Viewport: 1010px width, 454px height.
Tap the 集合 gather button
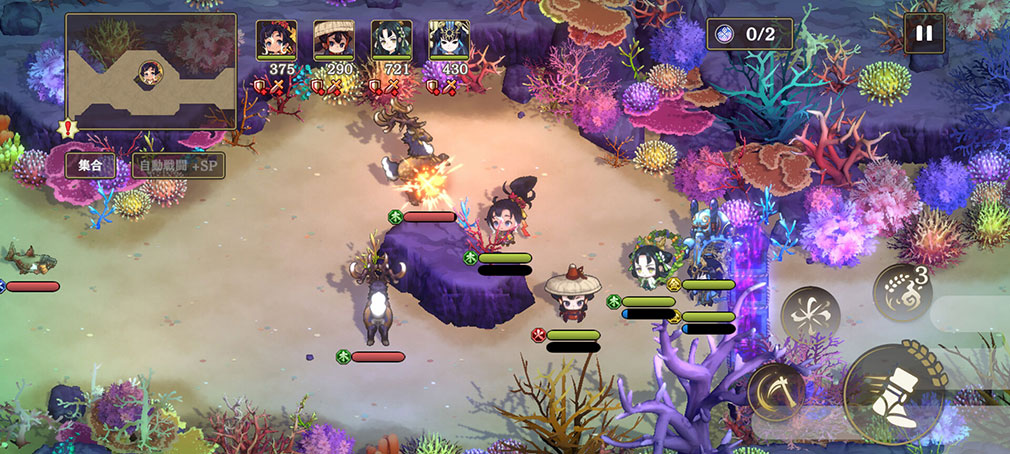[90, 166]
